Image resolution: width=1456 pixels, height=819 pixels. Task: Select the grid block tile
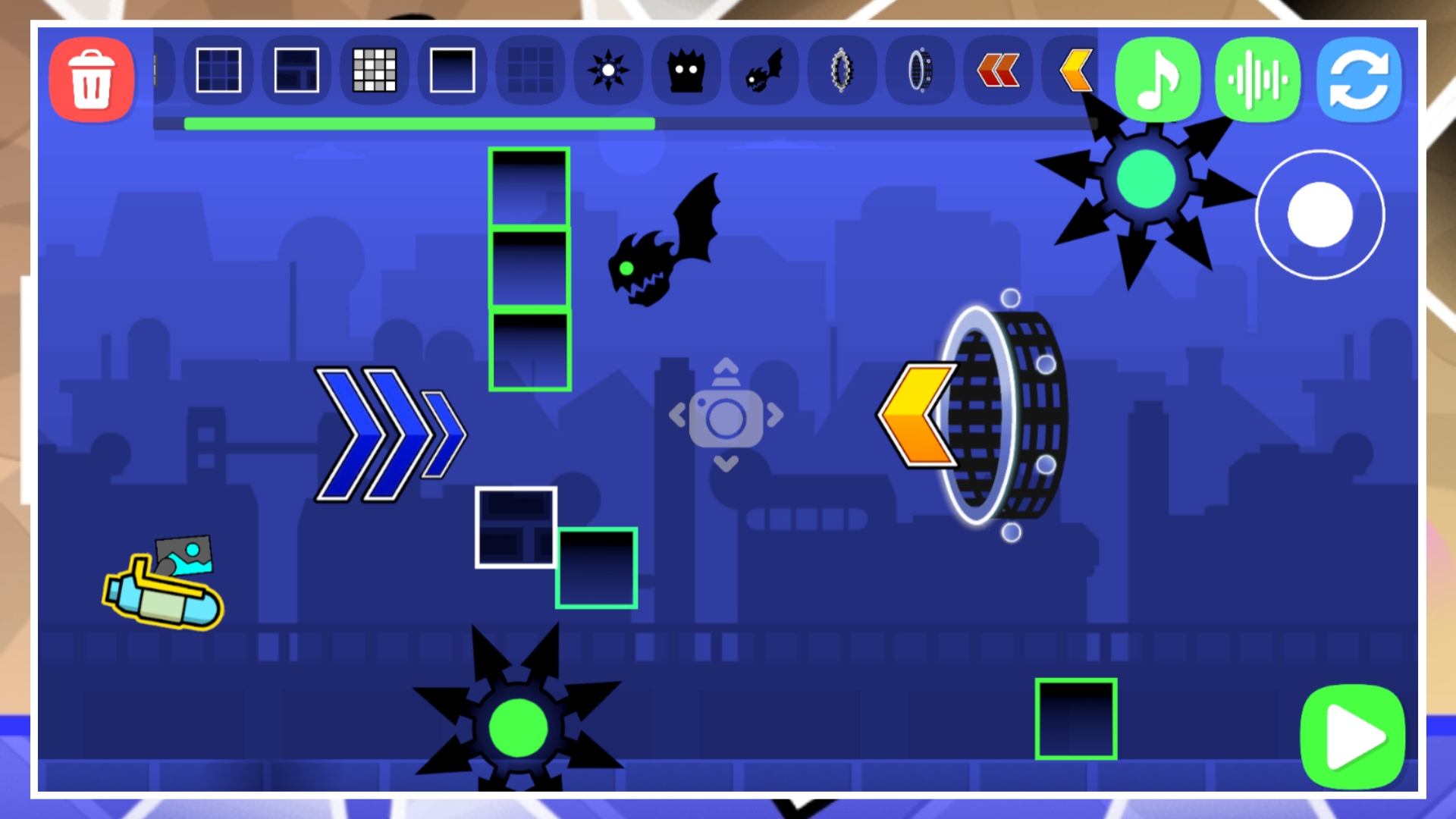point(220,72)
